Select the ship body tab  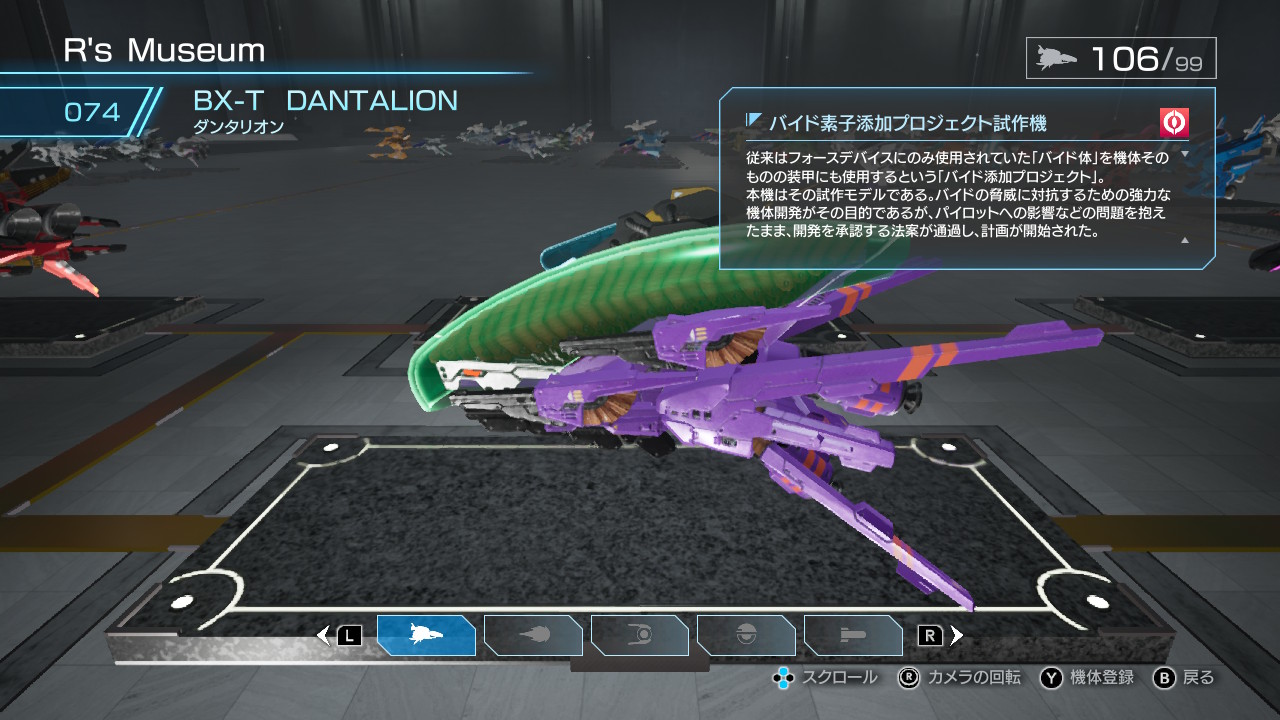[426, 635]
